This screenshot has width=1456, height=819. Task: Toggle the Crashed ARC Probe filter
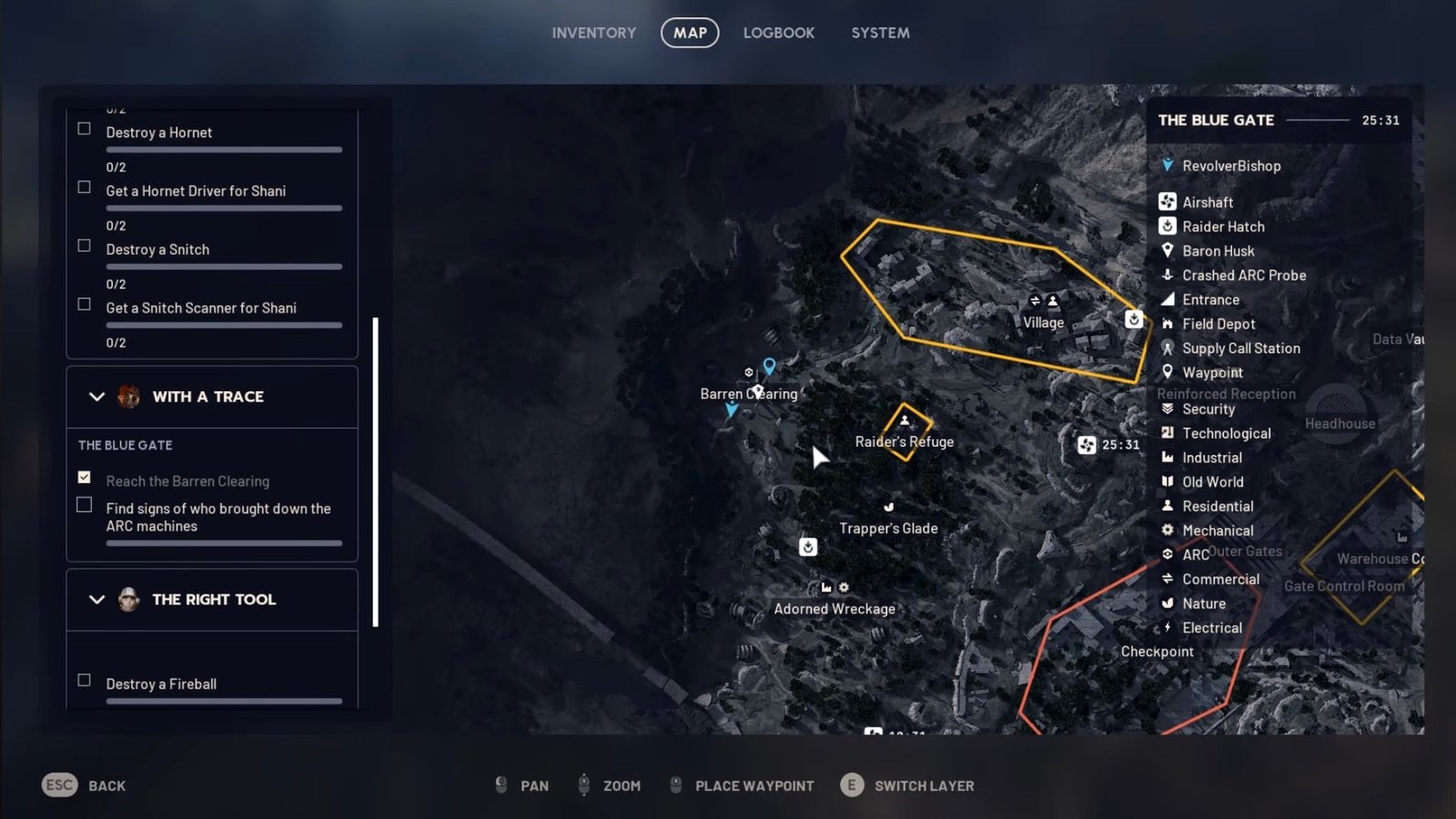1243,275
